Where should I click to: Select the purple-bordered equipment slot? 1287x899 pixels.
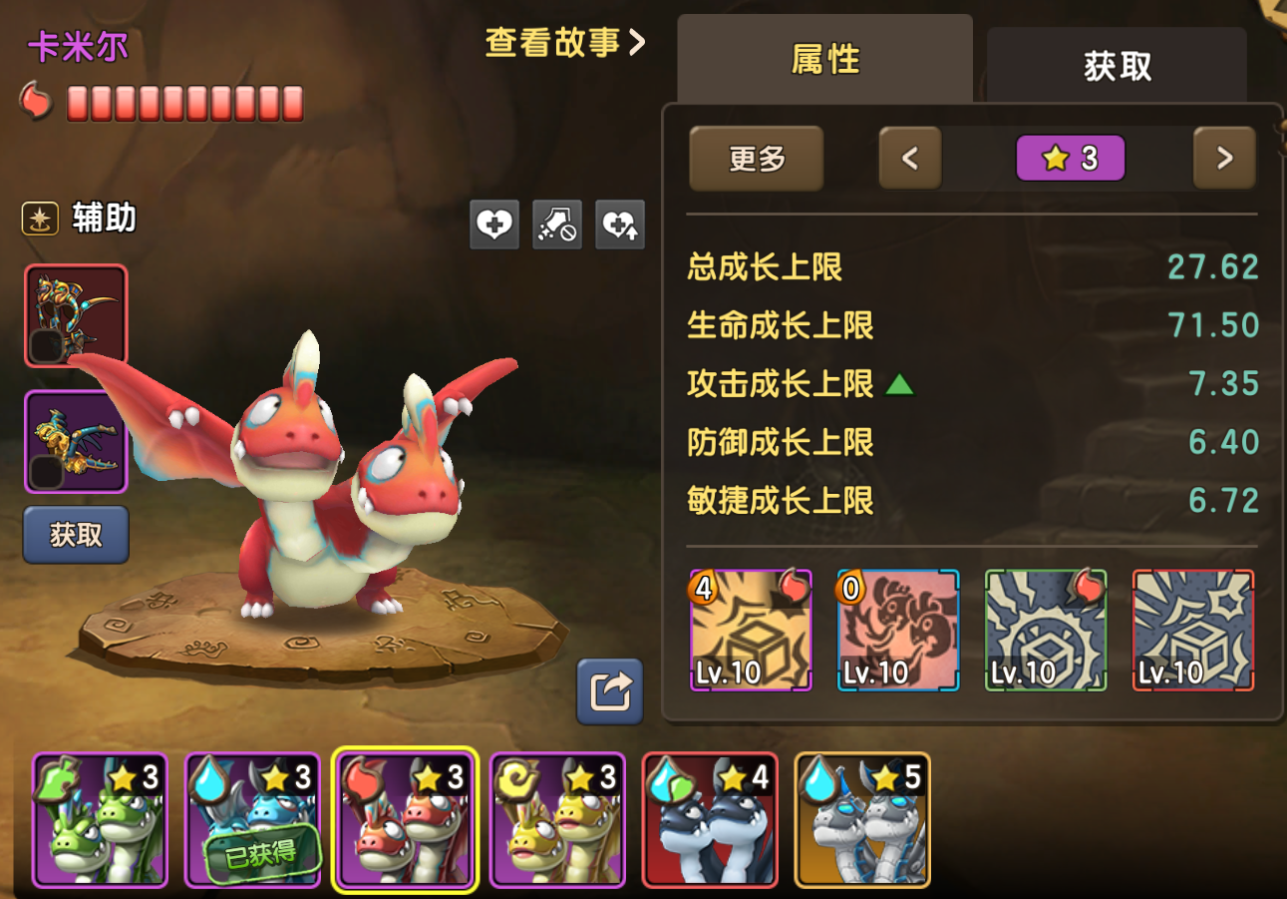[76, 442]
